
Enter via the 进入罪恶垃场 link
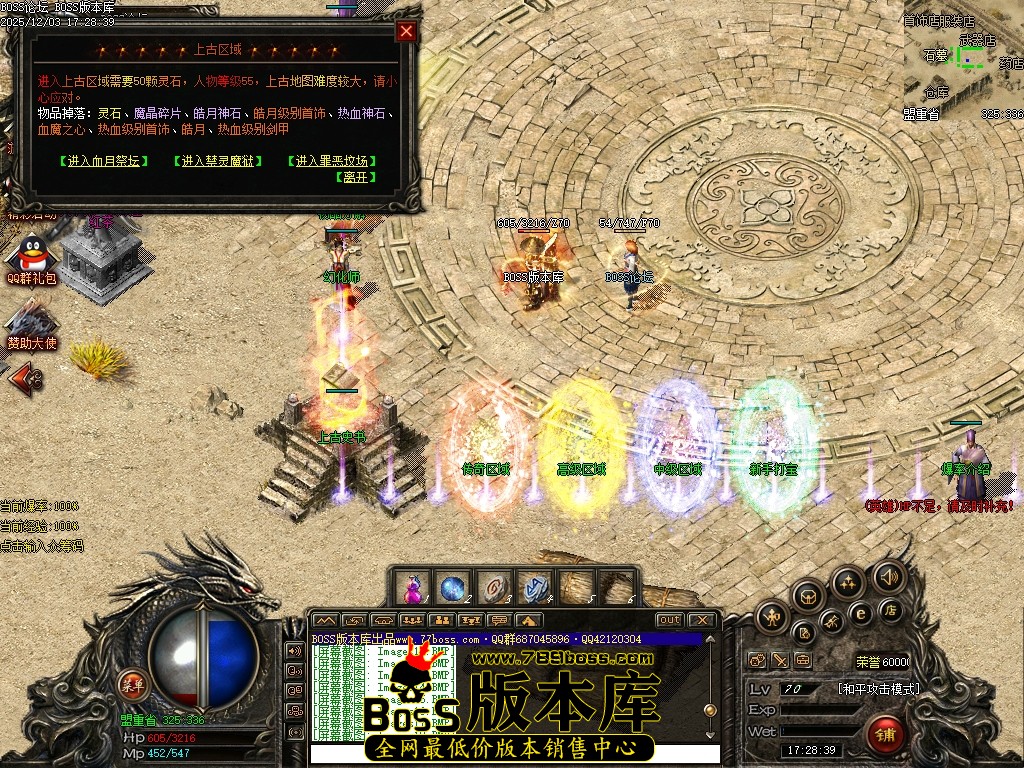tap(334, 161)
